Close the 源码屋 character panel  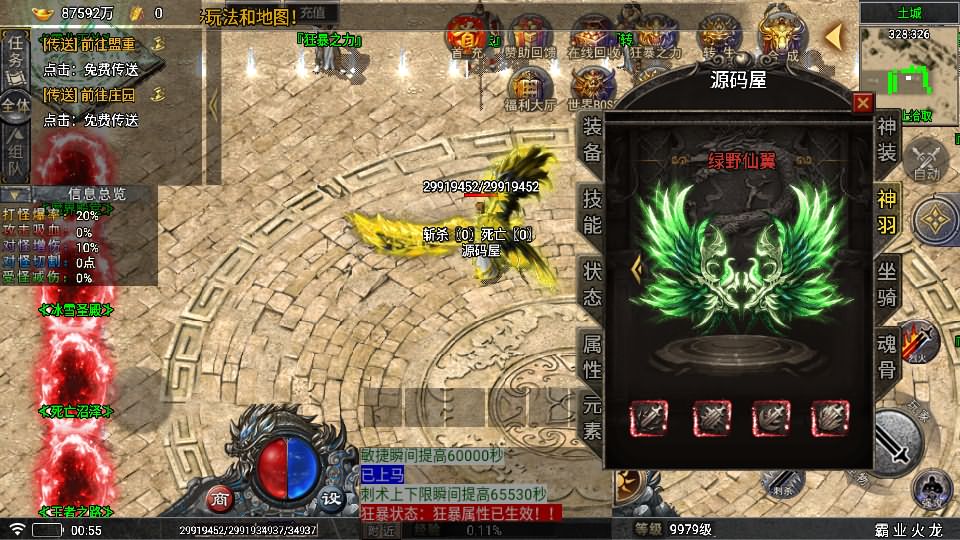(863, 103)
